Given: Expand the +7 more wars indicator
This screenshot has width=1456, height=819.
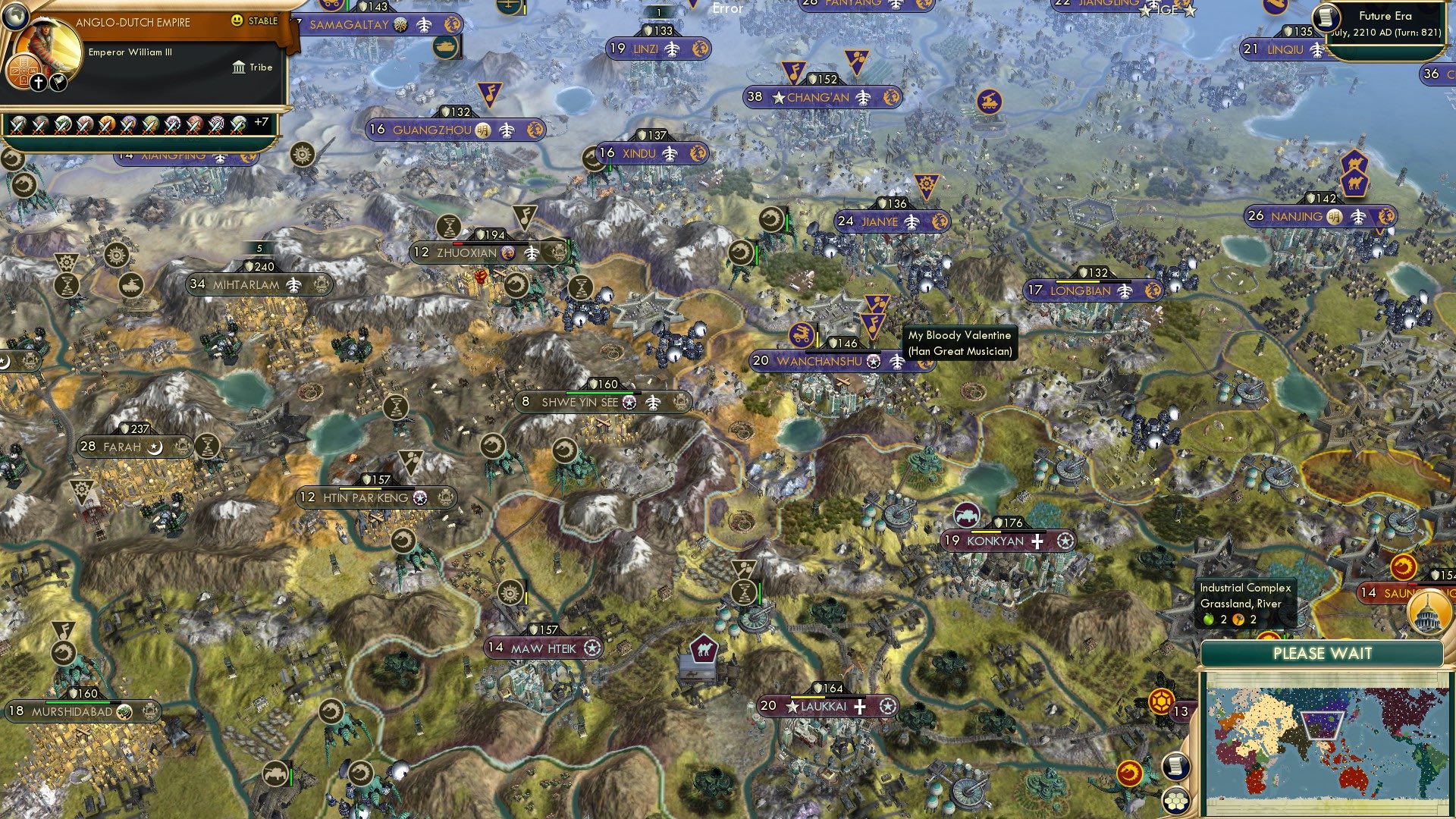Looking at the screenshot, I should coord(261,122).
